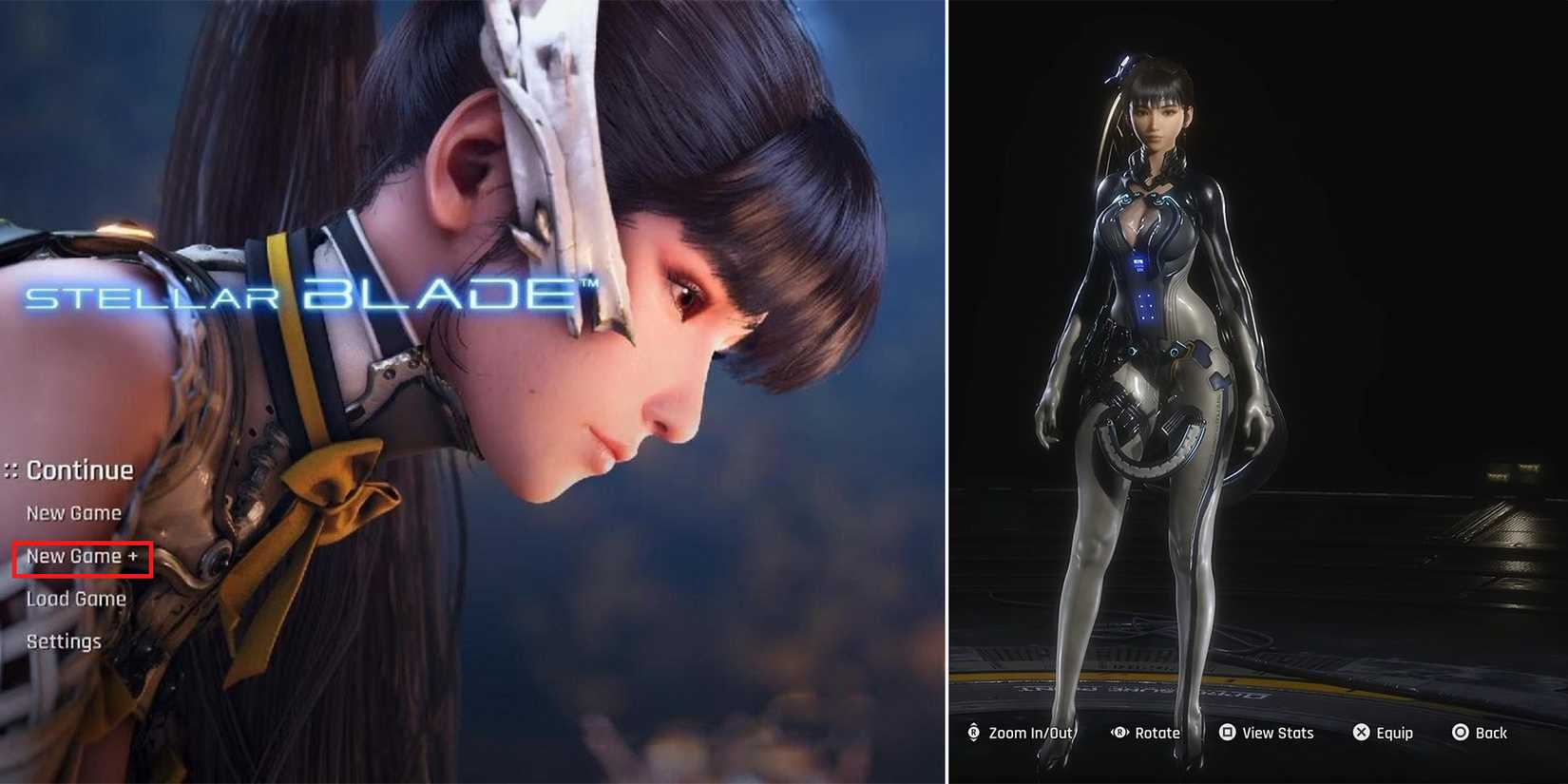Select the highlighted New Game + option
Image resolution: width=1568 pixels, height=784 pixels.
[x=82, y=556]
